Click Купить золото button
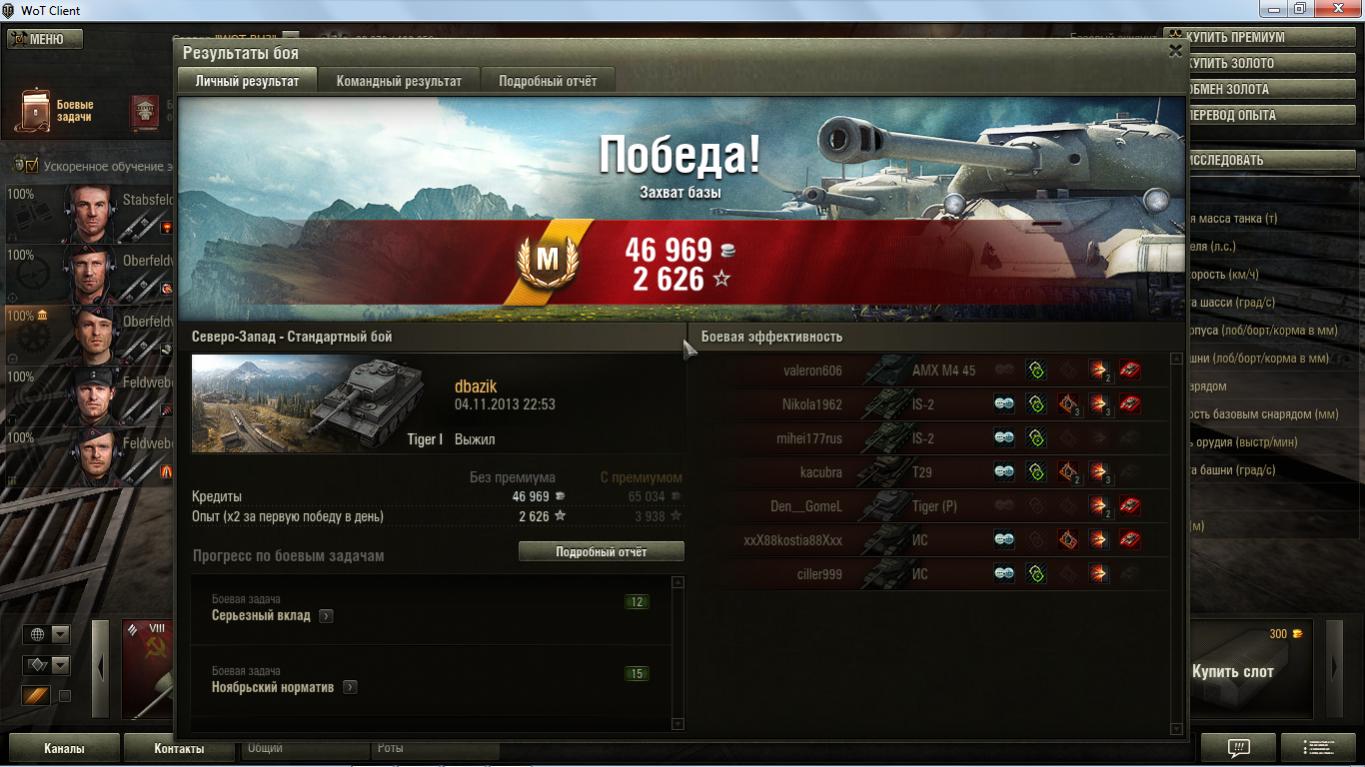 pos(1258,63)
